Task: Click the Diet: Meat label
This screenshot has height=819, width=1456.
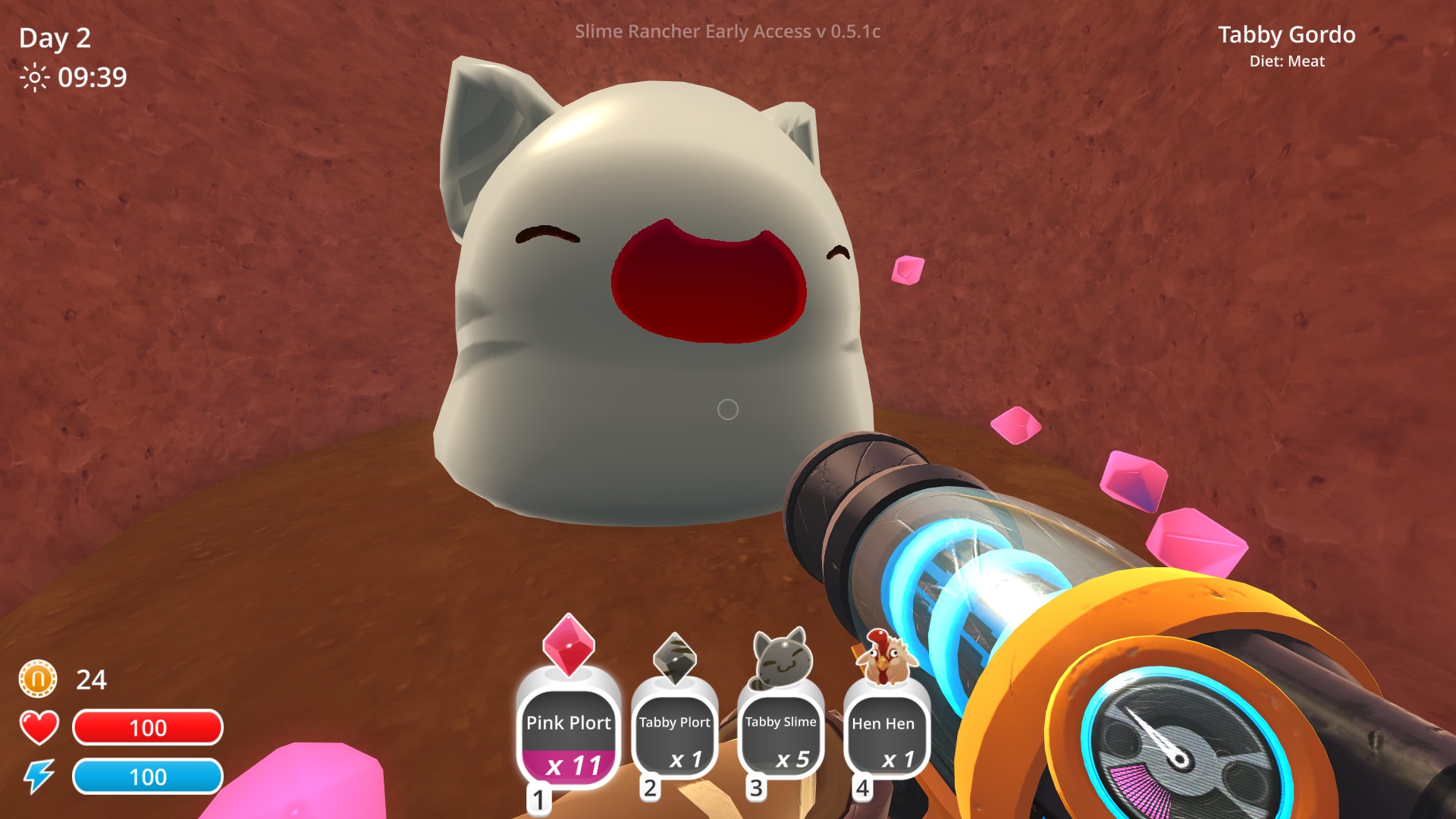Action: tap(1288, 61)
